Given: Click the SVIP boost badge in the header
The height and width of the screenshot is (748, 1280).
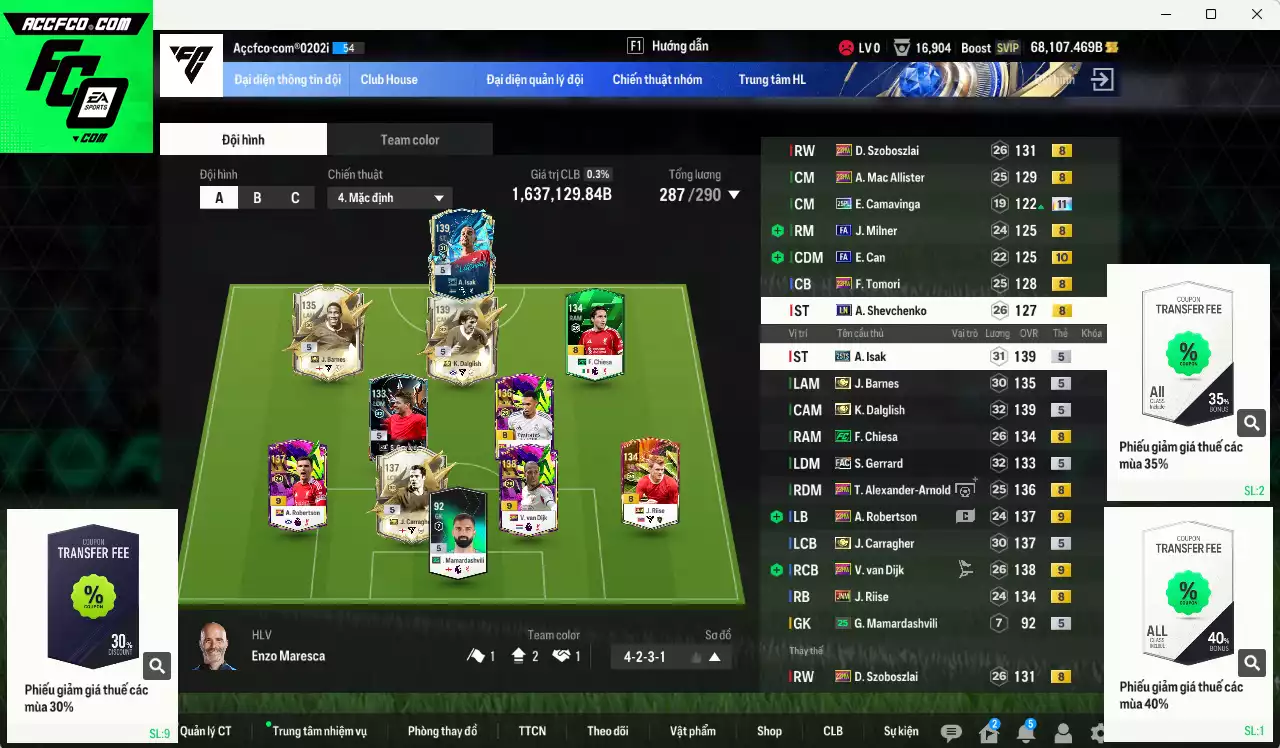Looking at the screenshot, I should 1009,46.
